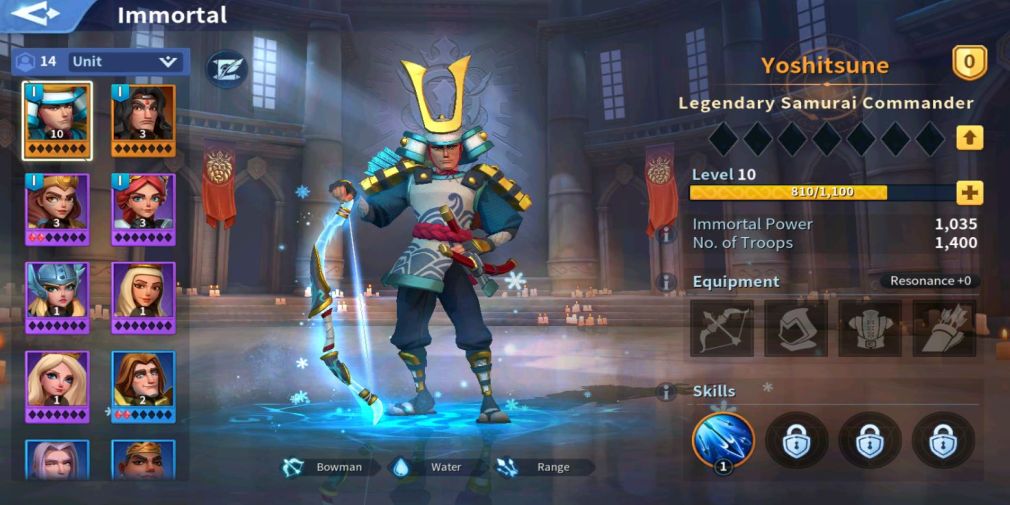
Task: Open the helmet equipment slot
Action: pyautogui.click(x=796, y=327)
